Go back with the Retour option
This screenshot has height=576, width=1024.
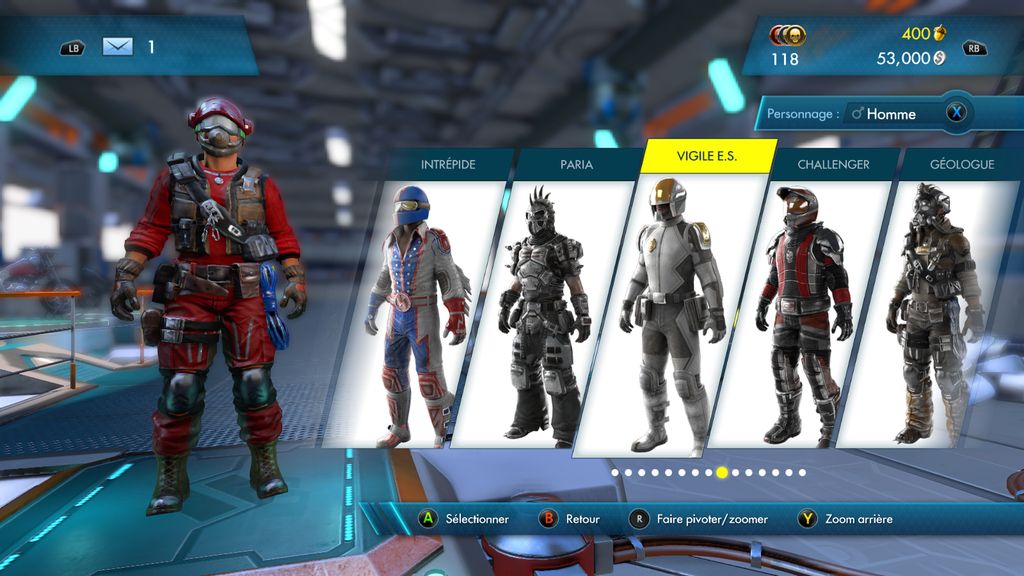[570, 519]
